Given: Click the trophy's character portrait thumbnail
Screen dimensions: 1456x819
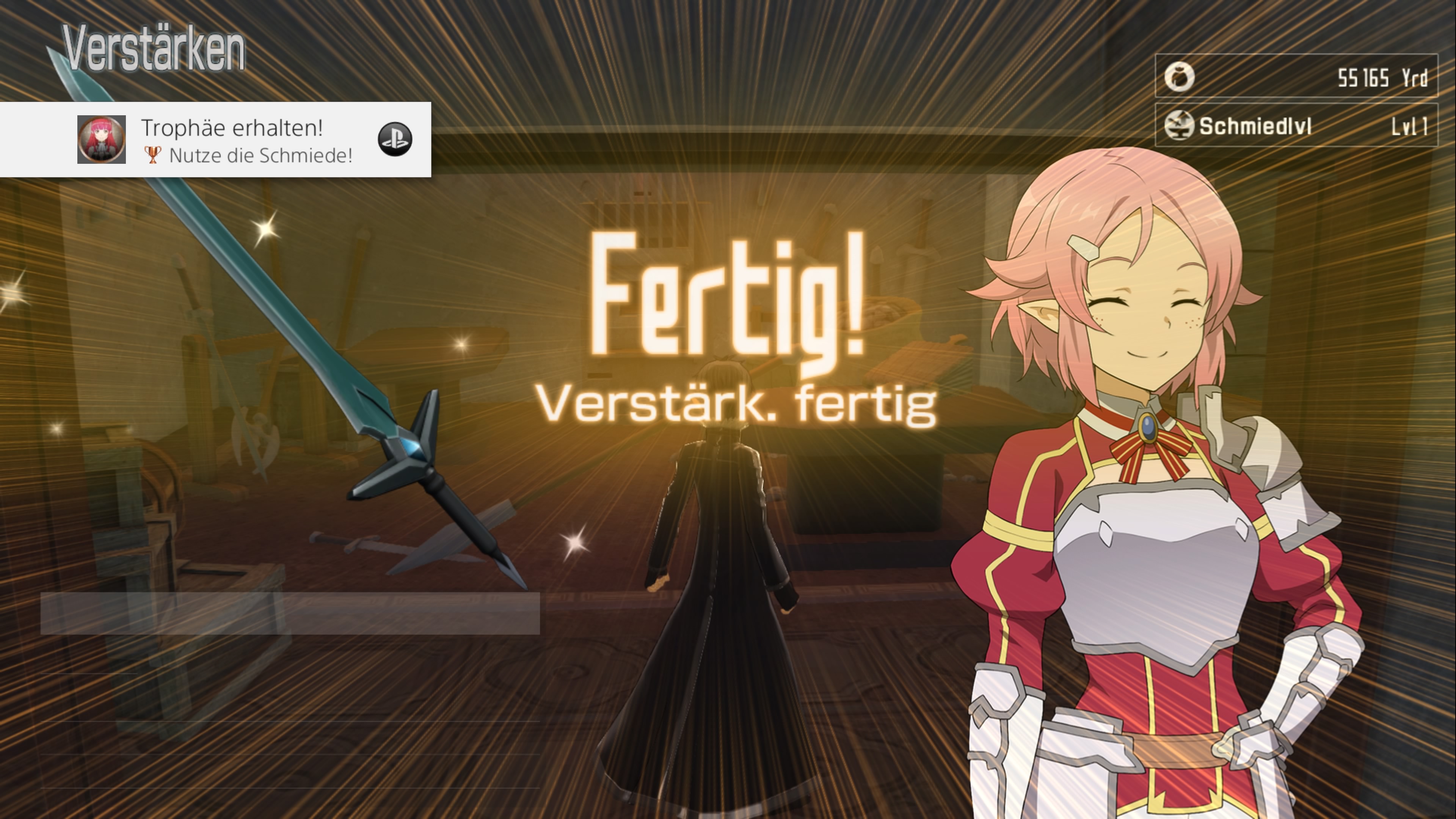Looking at the screenshot, I should coord(102,140).
